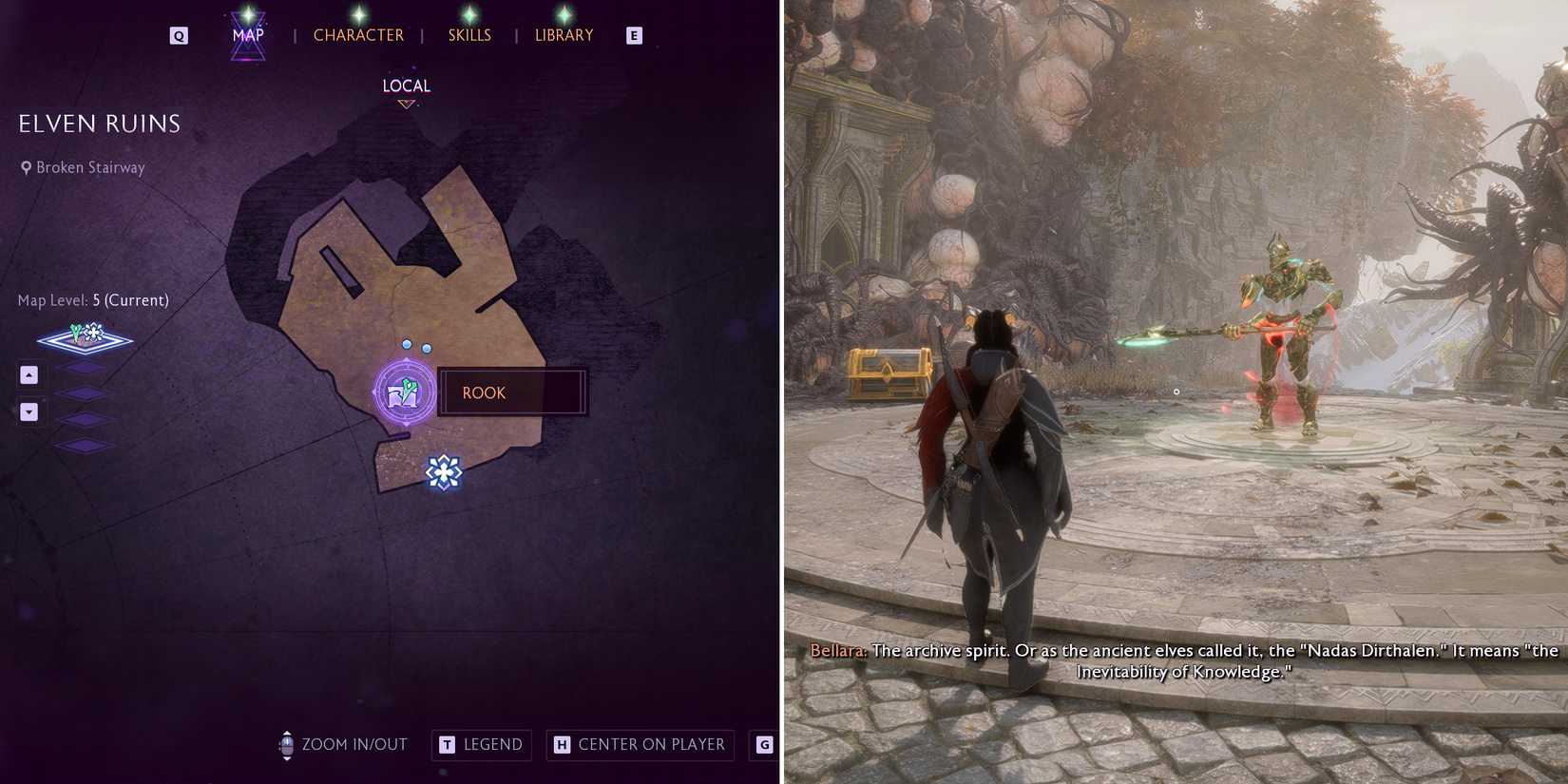Open the SKILLS menu
This screenshot has height=784, width=1568.
coord(469,34)
